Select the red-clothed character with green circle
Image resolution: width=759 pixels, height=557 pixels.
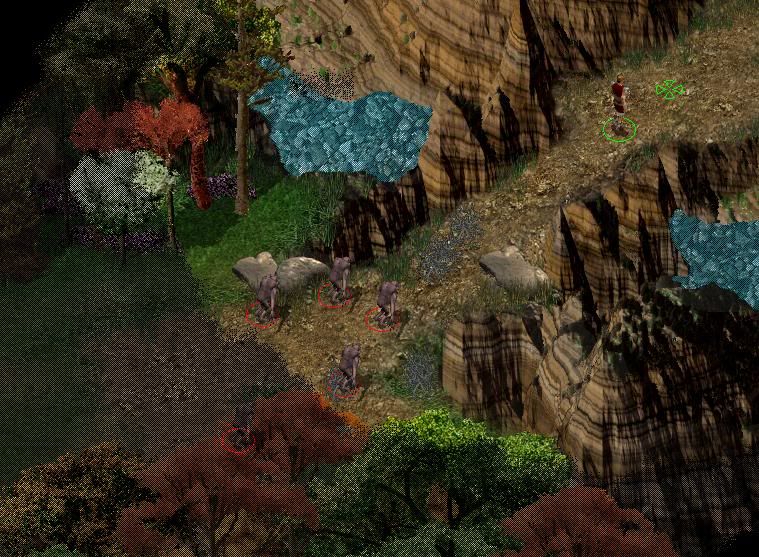pyautogui.click(x=619, y=106)
